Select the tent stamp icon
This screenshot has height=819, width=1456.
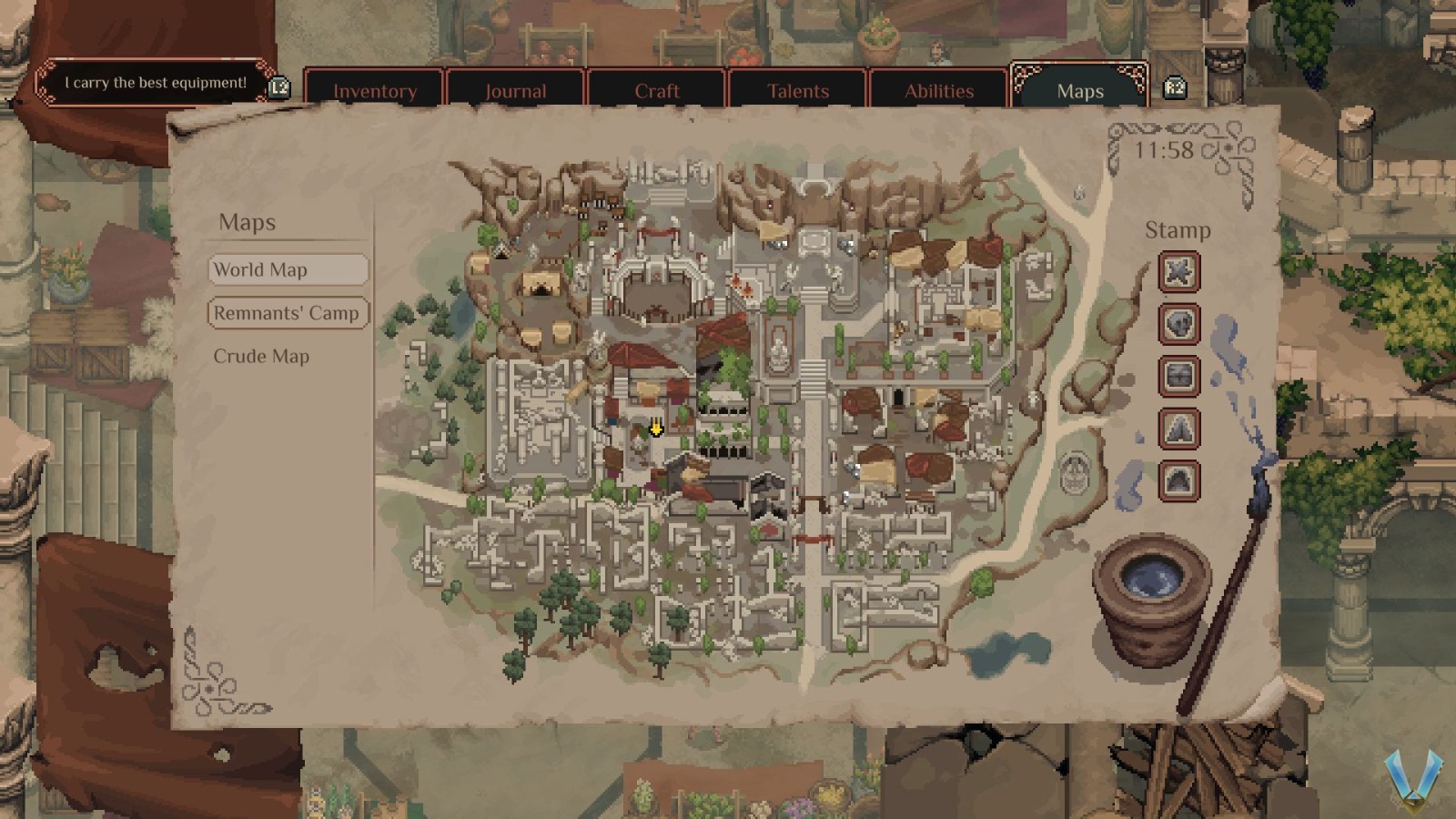pos(1178,430)
